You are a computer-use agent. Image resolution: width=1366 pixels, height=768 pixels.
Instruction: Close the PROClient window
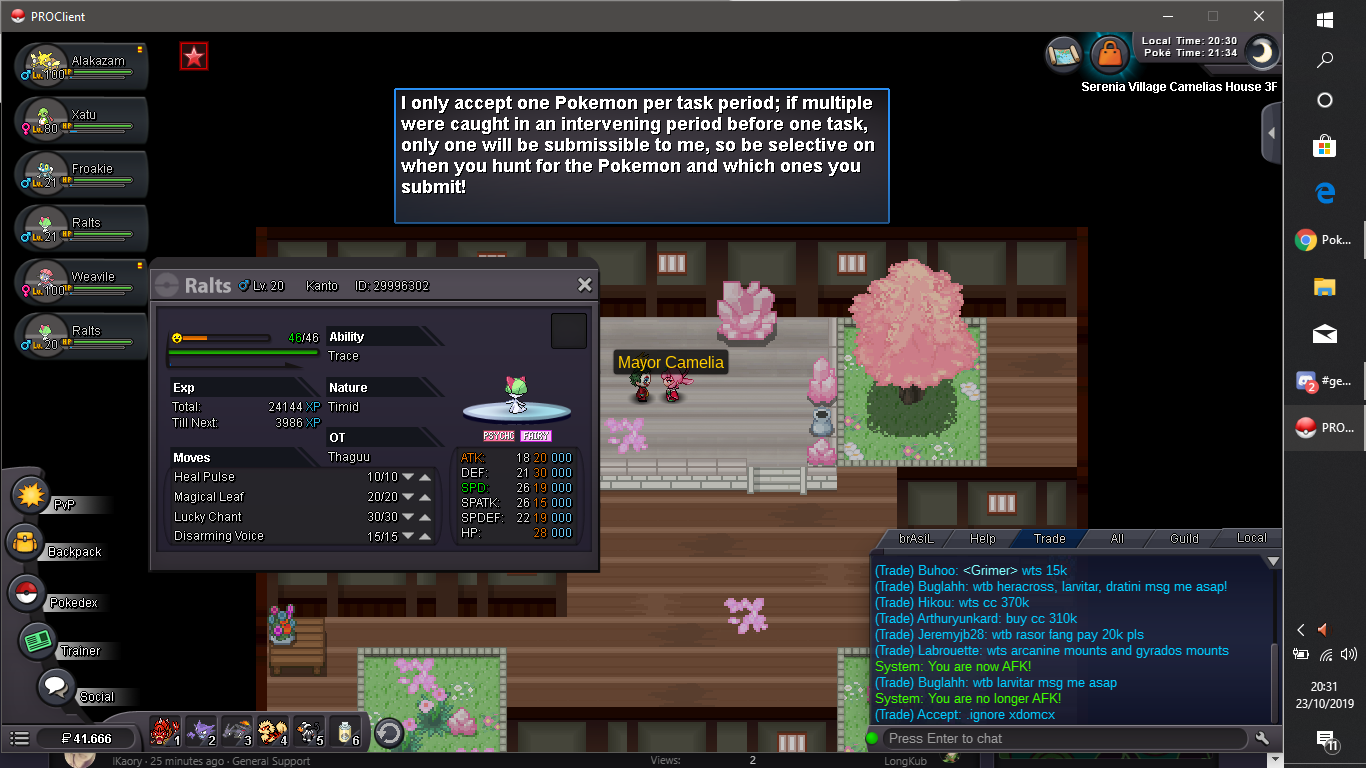[x=1259, y=16]
